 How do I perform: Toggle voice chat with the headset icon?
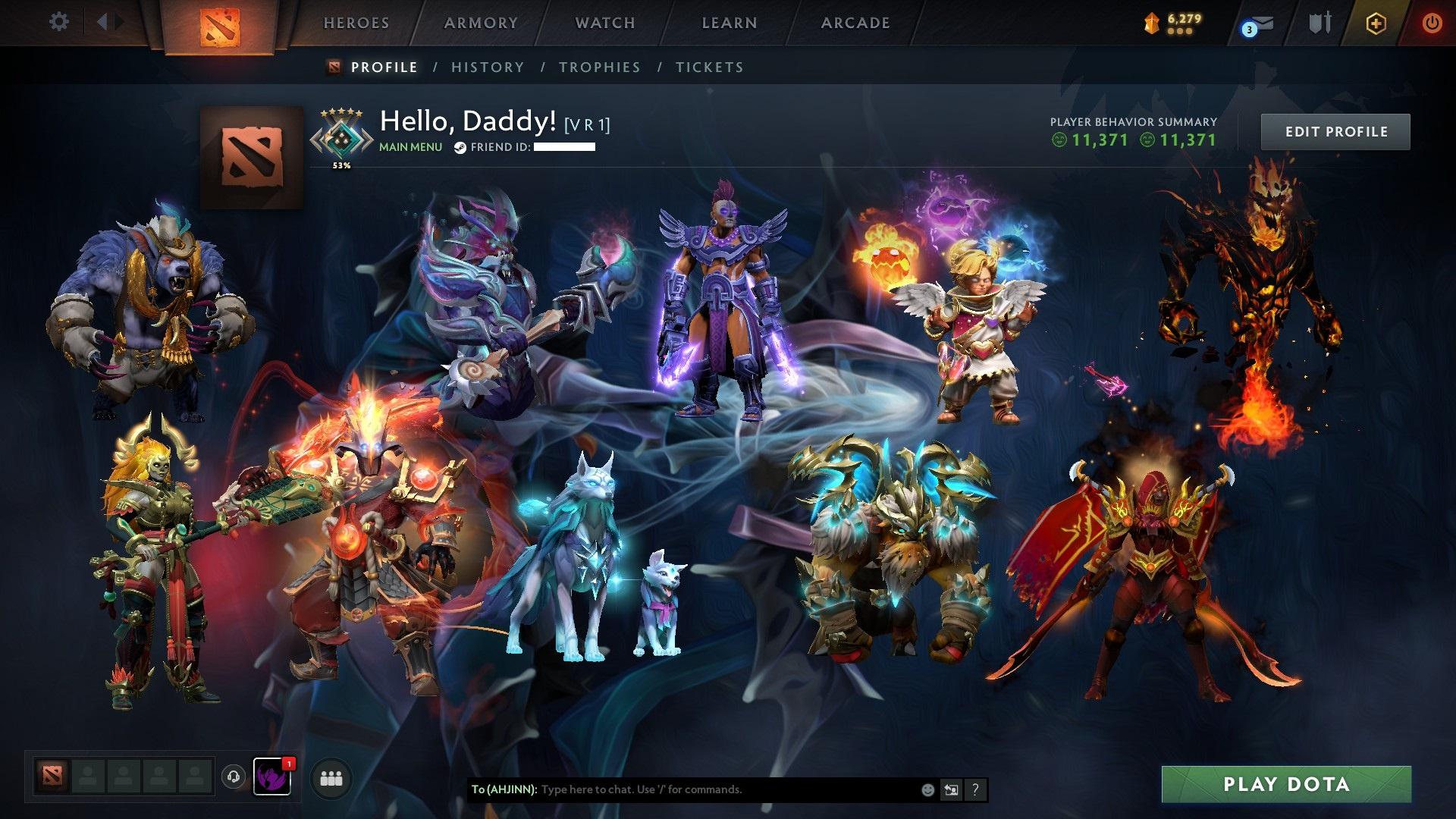click(x=234, y=777)
